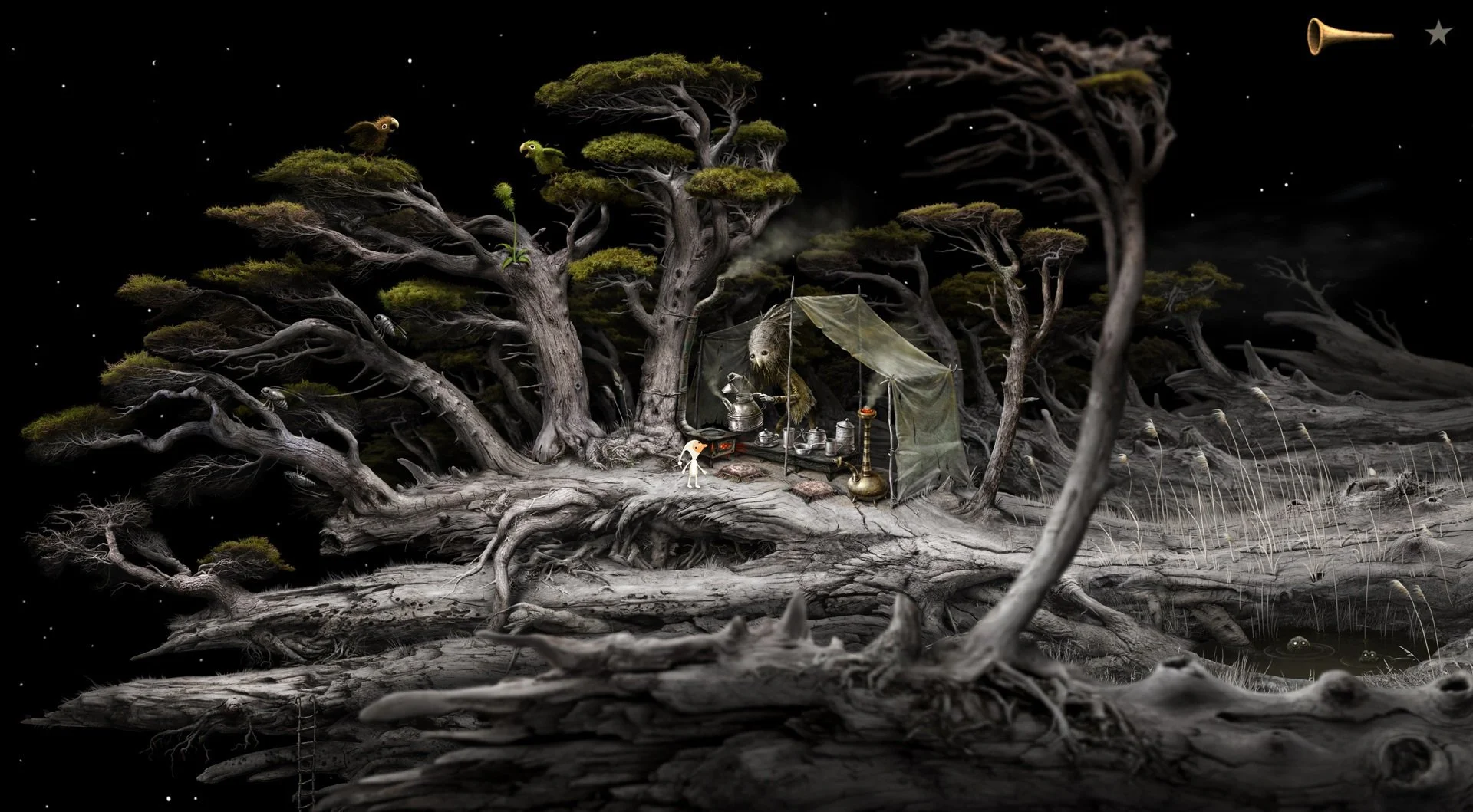The image size is (1473, 812).
Task: Click the glowing embers atop the hookah
Action: point(866,412)
